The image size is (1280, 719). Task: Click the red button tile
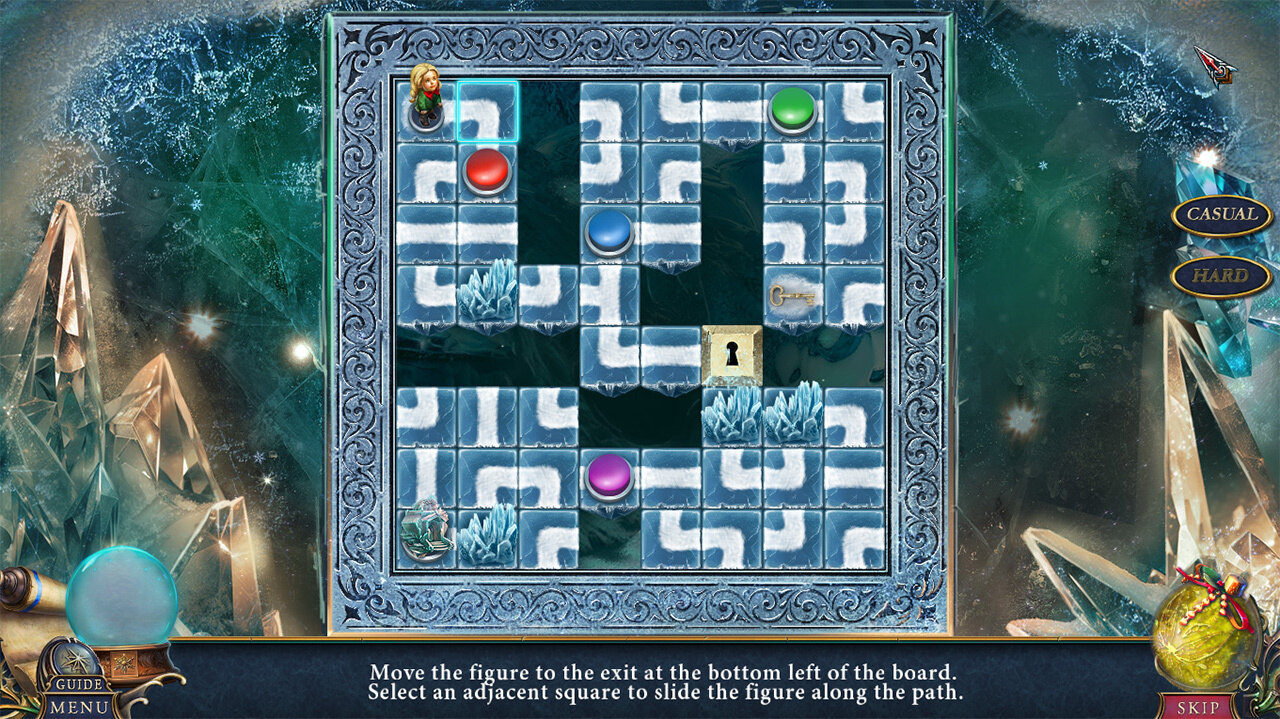(487, 171)
